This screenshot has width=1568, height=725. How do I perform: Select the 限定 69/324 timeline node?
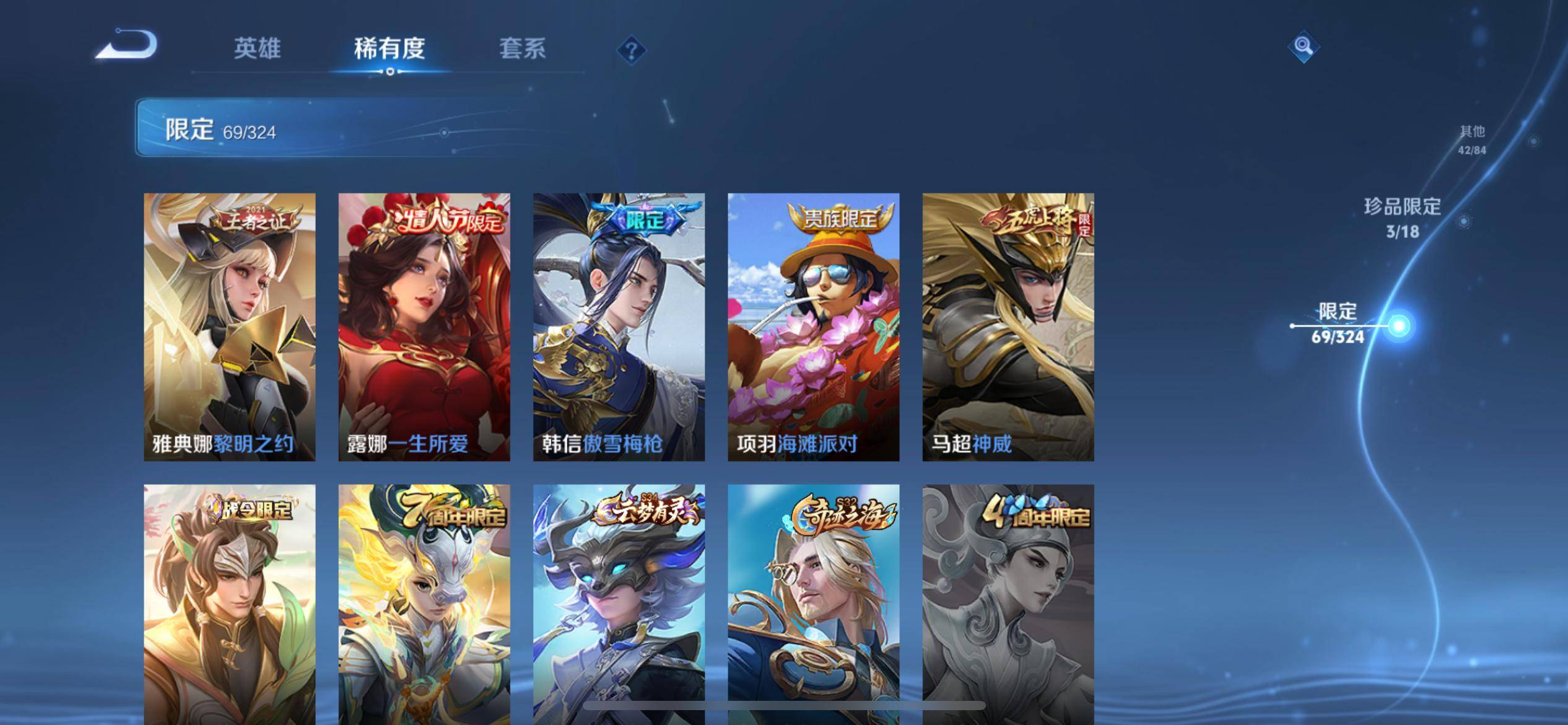(x=1398, y=325)
